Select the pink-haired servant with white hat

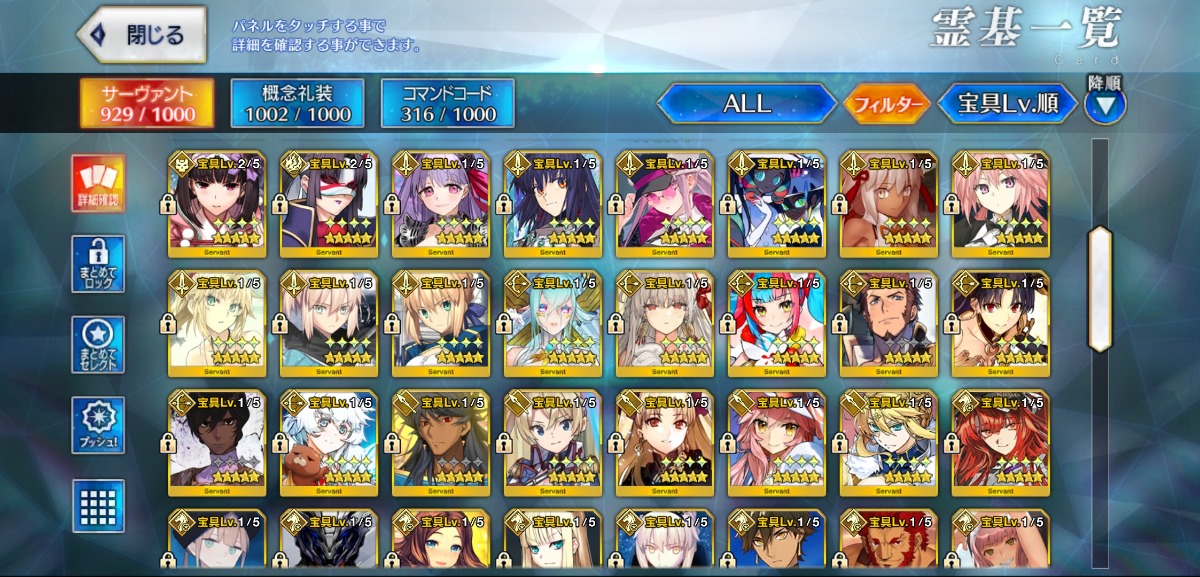pos(777,440)
